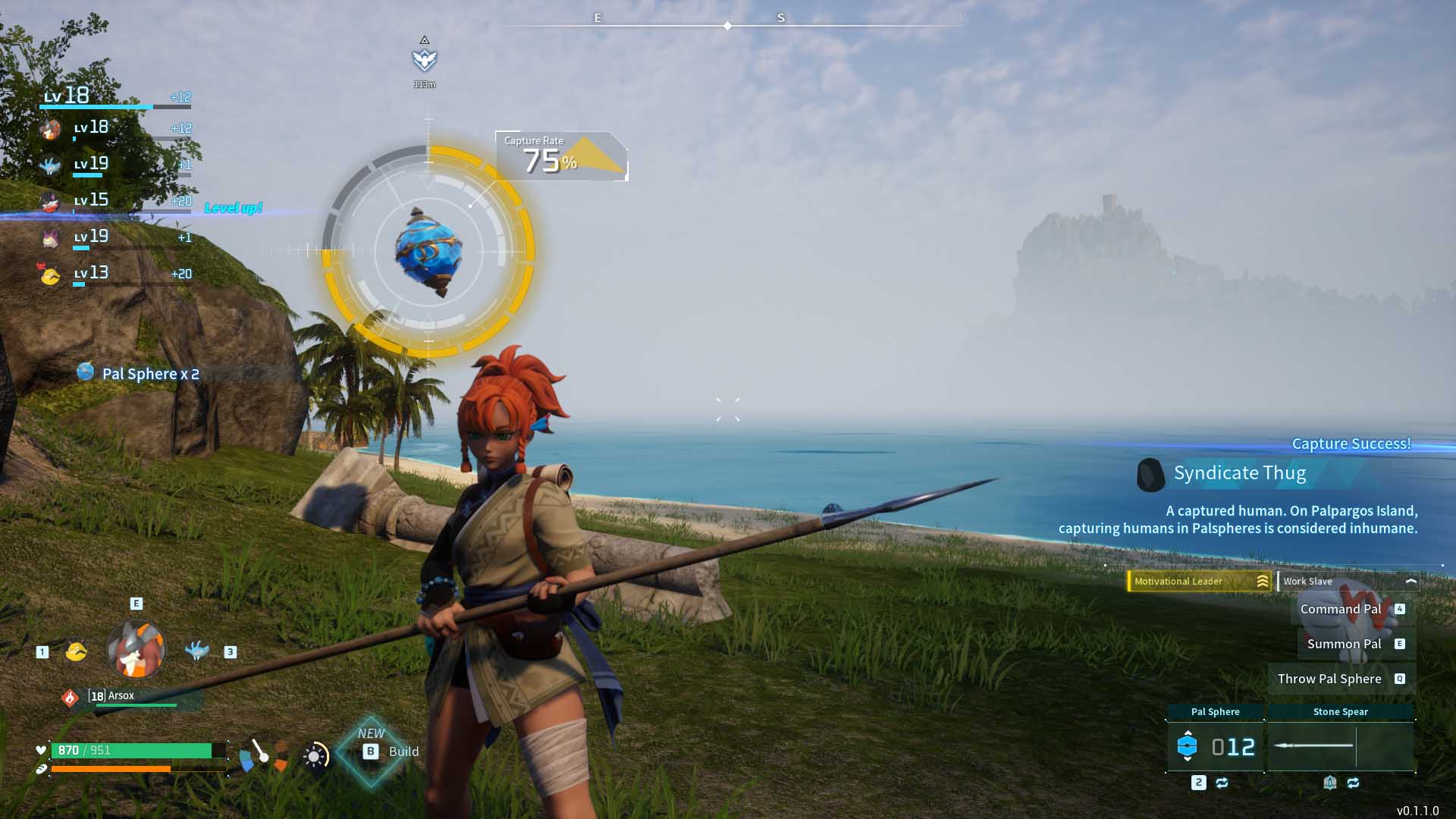Screen dimensions: 1456x819
Task: Click the level 13 party pal entry
Action: click(114, 274)
